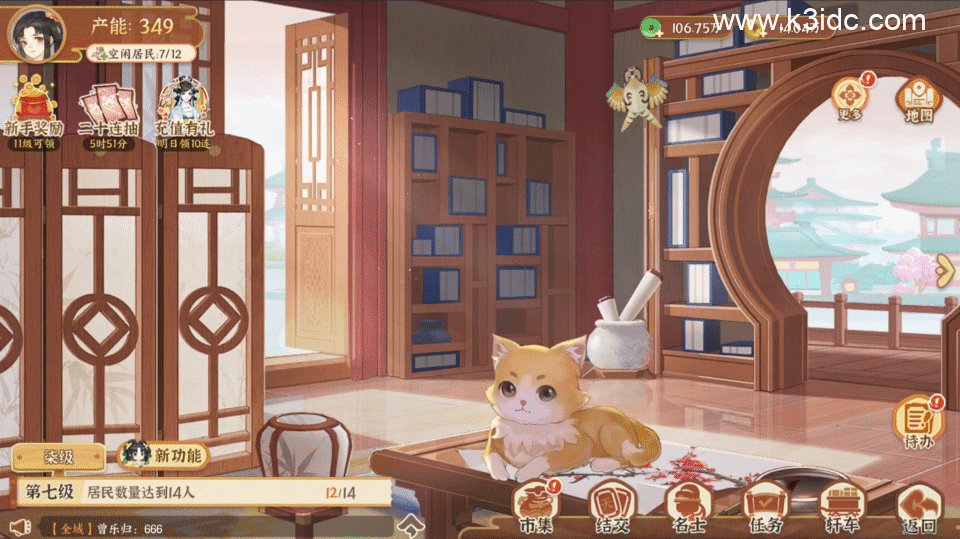Open the 更多 more menu

(850, 98)
